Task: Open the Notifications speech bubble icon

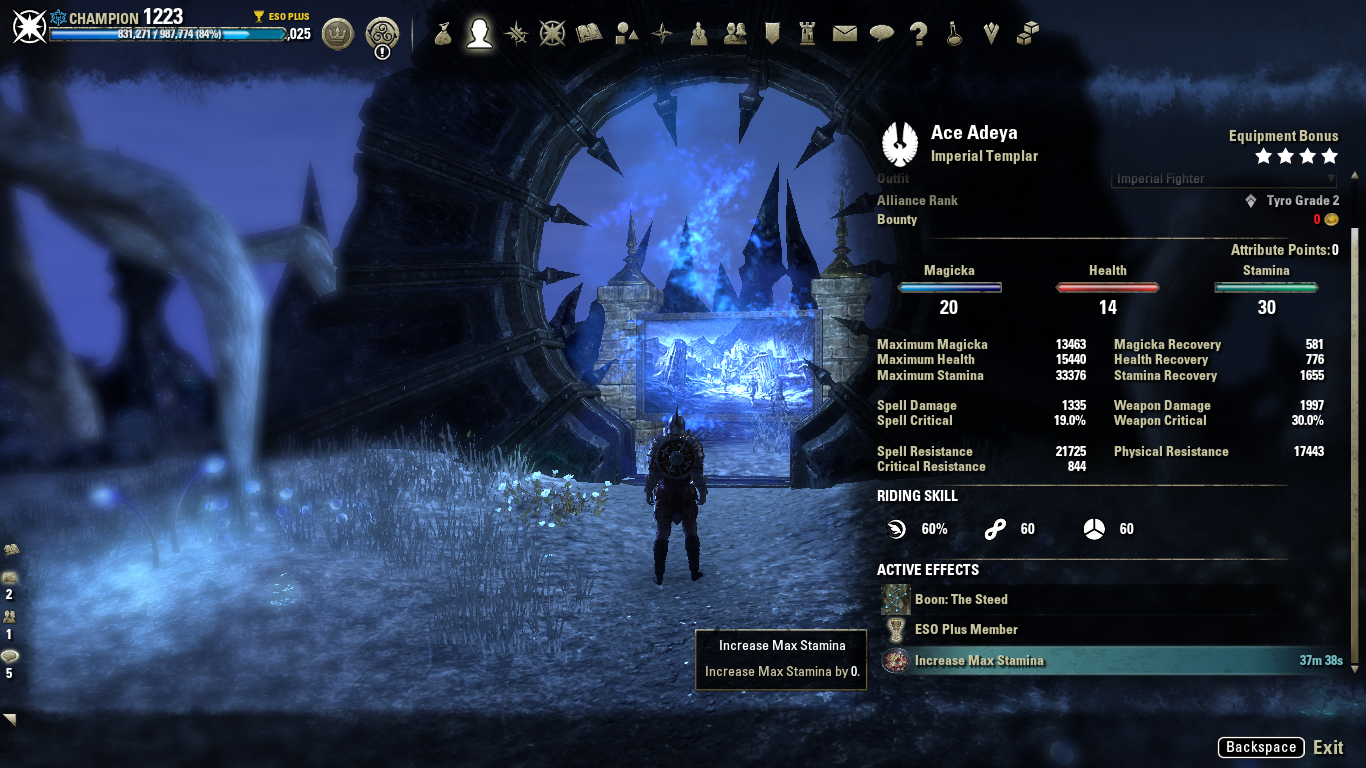Action: 881,34
